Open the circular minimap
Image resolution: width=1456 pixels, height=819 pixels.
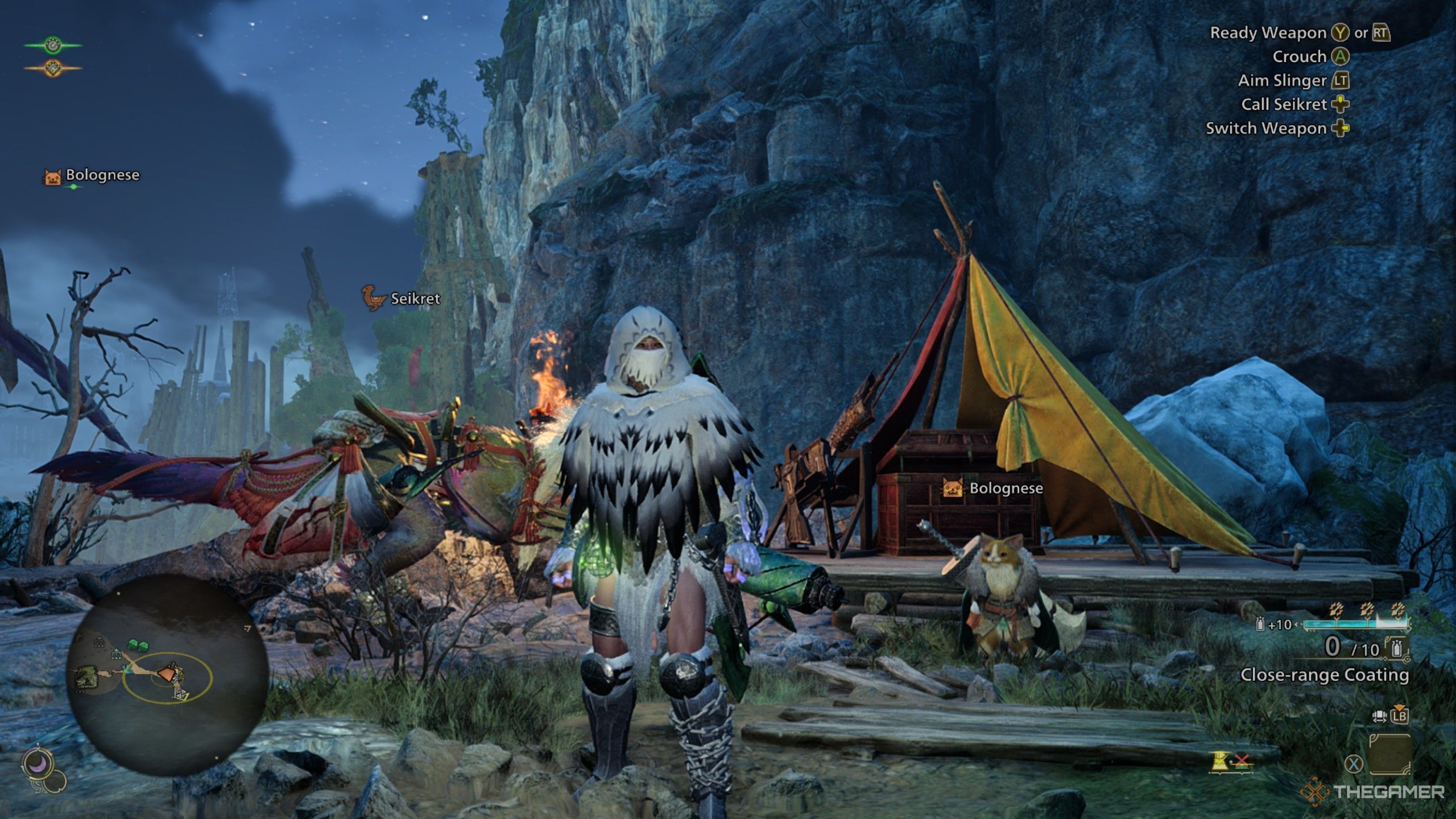click(166, 675)
